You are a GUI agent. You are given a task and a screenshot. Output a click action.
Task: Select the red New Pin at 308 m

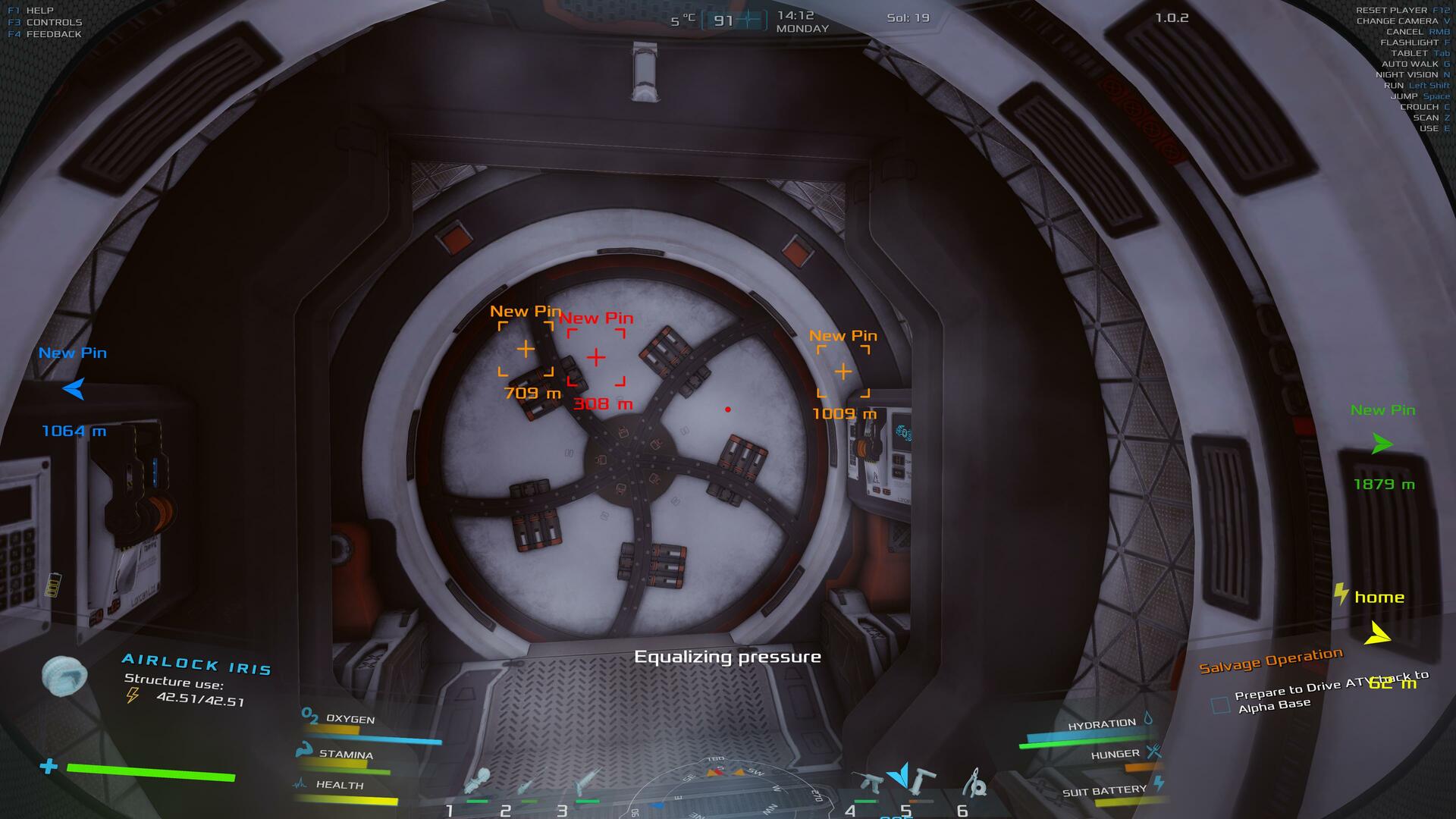point(596,357)
